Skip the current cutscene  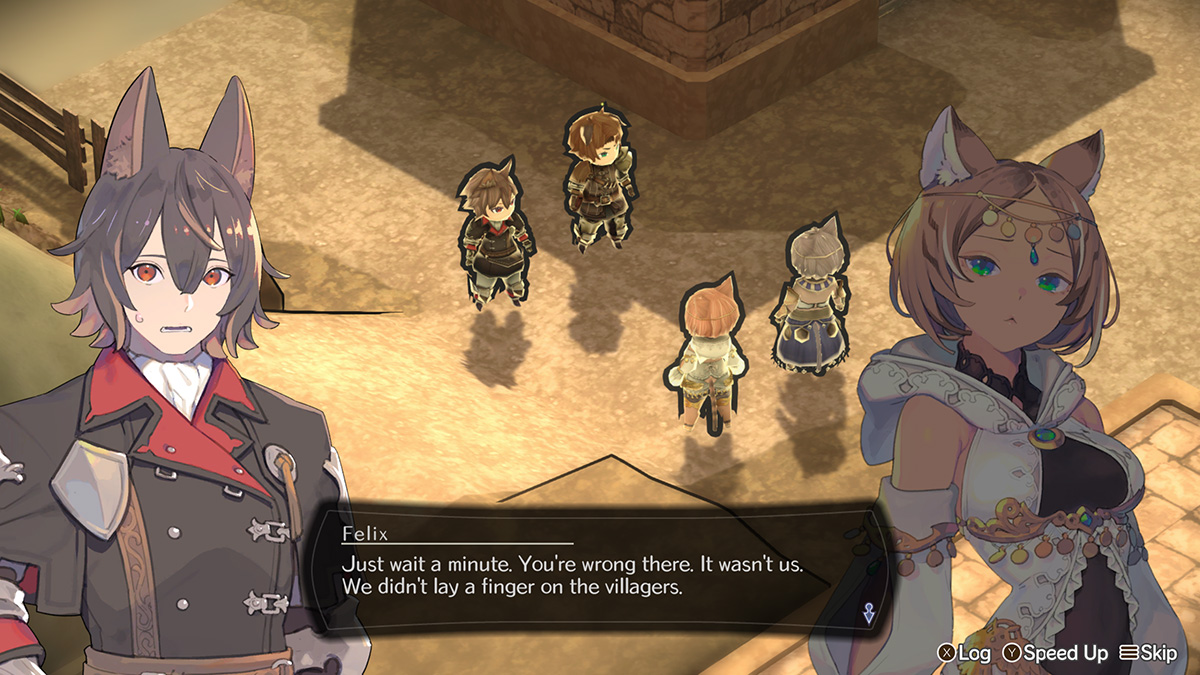click(1149, 653)
